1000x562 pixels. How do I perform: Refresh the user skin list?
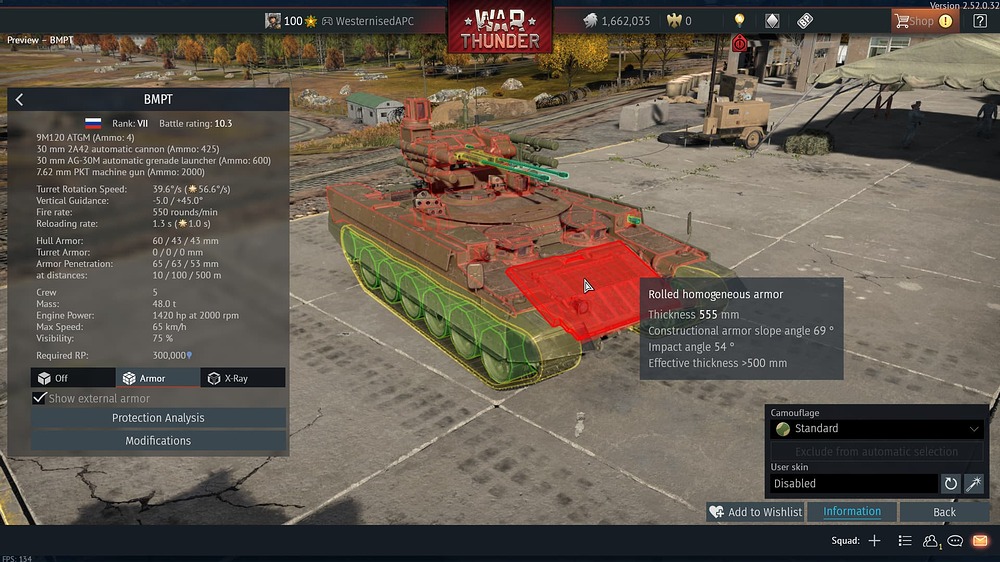(x=951, y=484)
